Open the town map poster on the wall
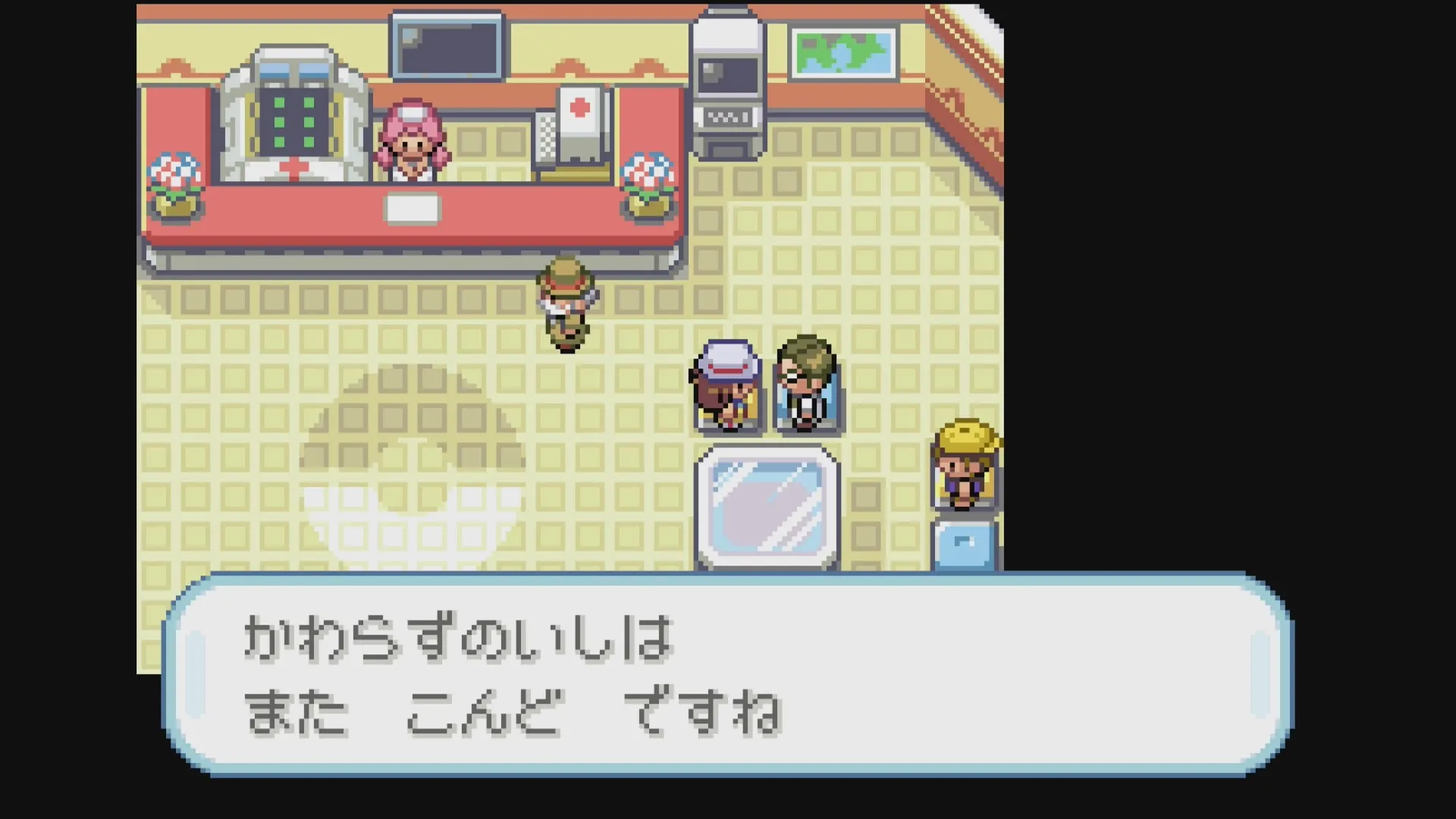 842,53
